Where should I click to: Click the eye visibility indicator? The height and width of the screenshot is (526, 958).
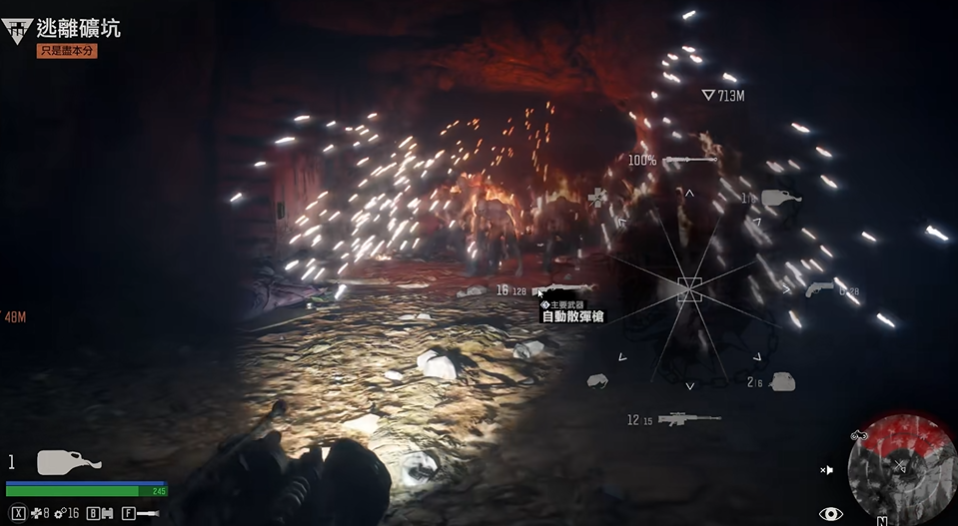click(x=831, y=513)
